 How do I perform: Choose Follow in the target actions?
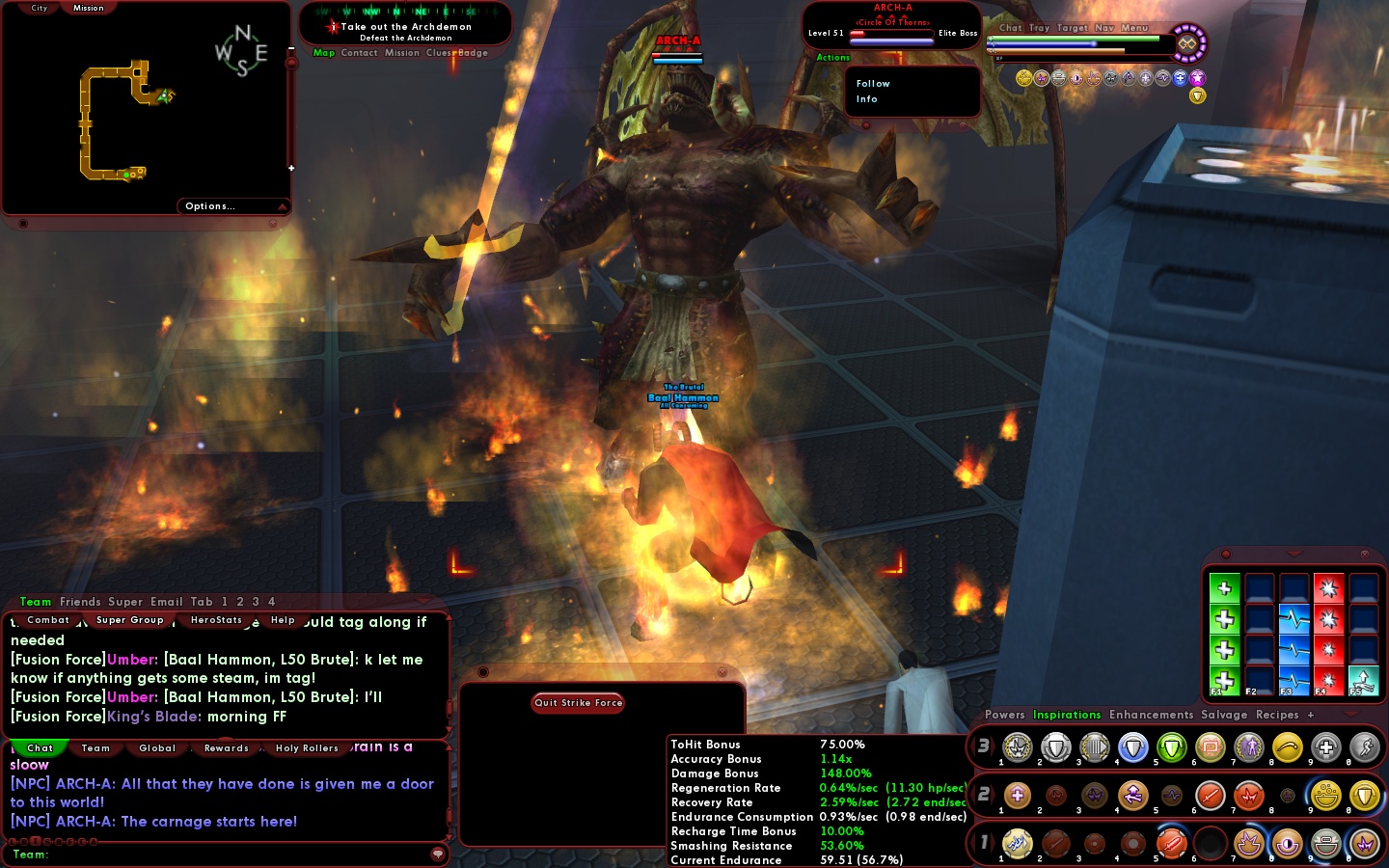point(873,84)
